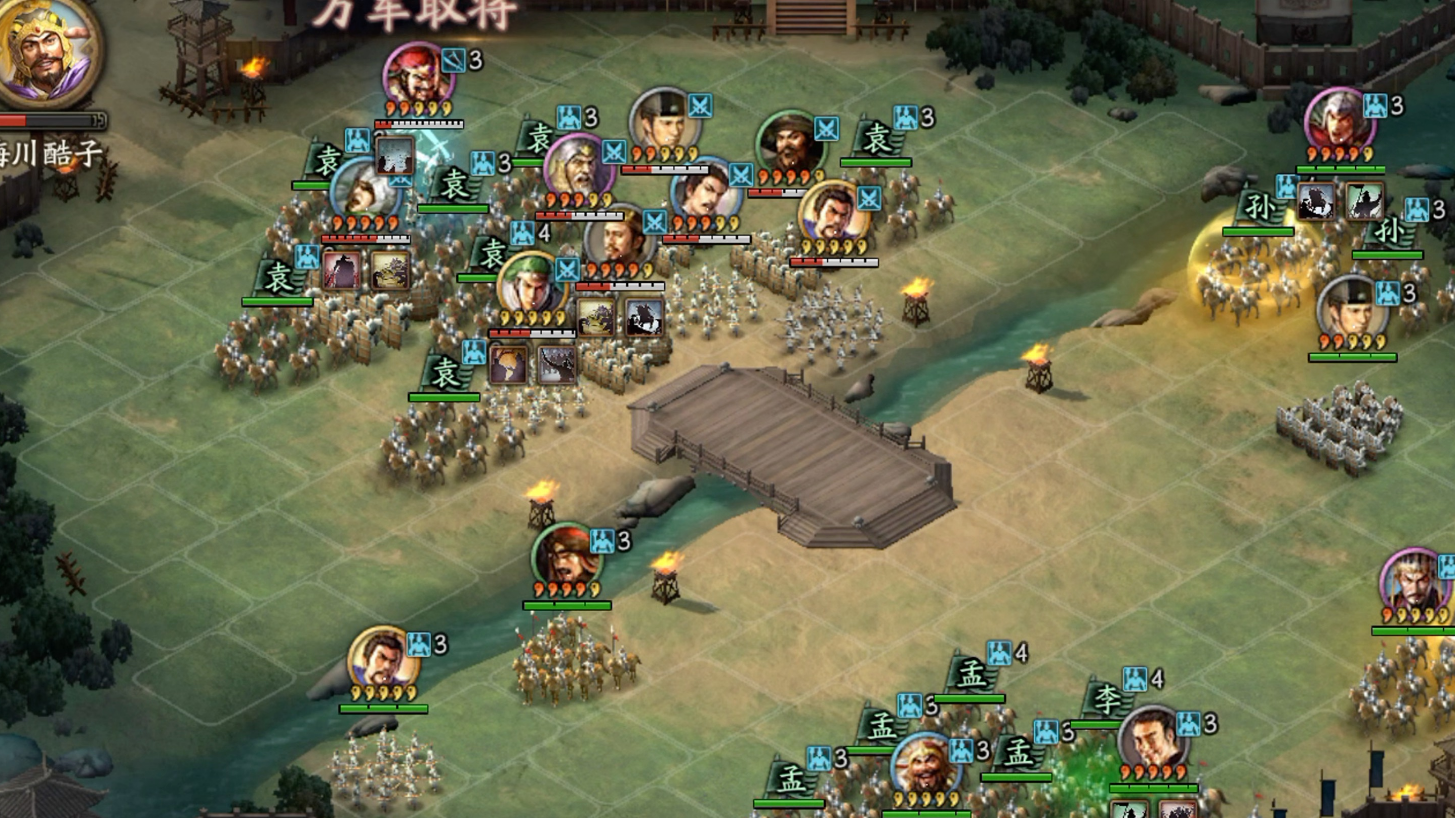Choose the white-bearded general with purple border
This screenshot has width=1455, height=818.
click(x=576, y=168)
